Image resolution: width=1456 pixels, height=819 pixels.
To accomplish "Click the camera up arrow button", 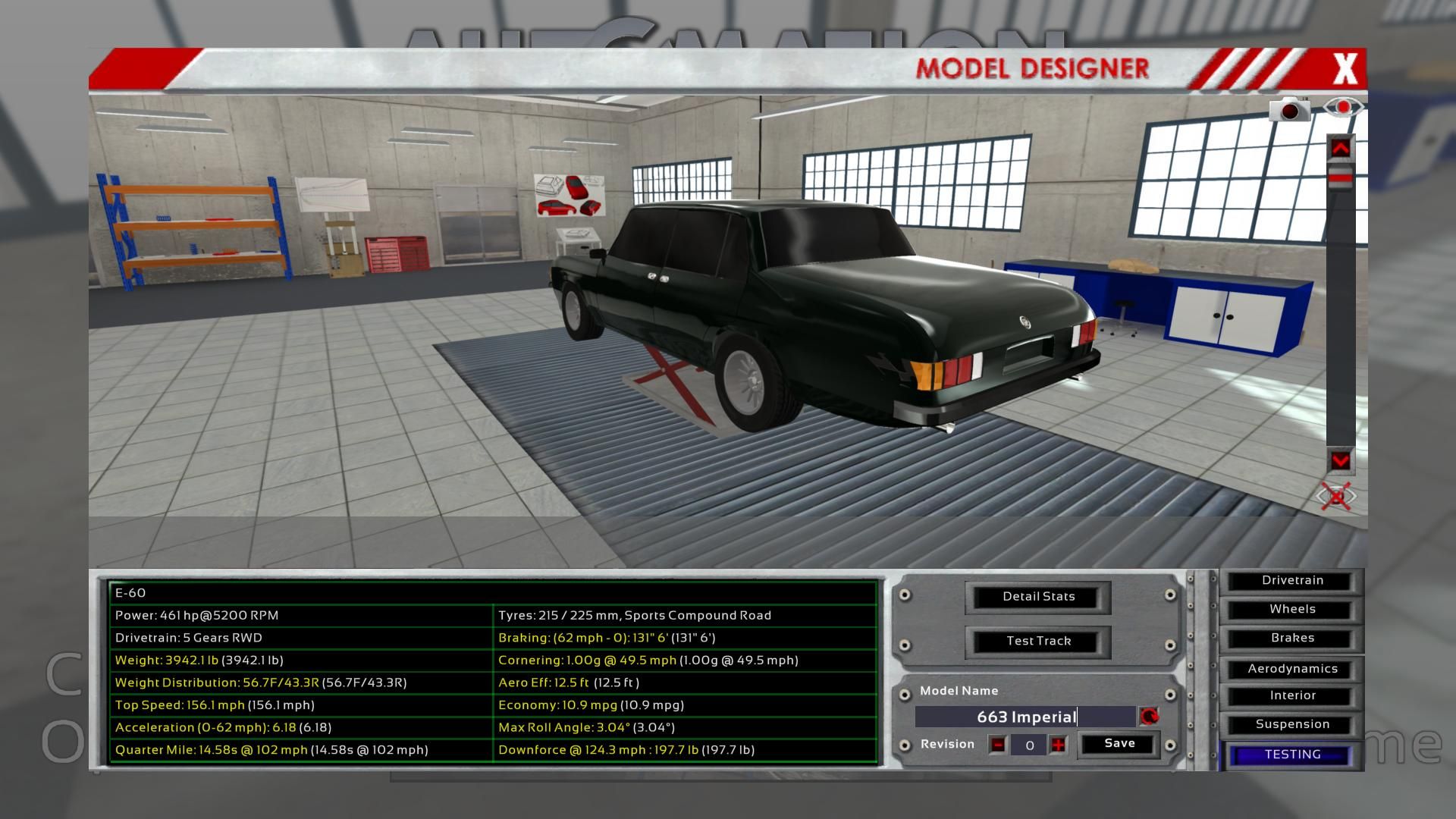I will click(x=1340, y=148).
